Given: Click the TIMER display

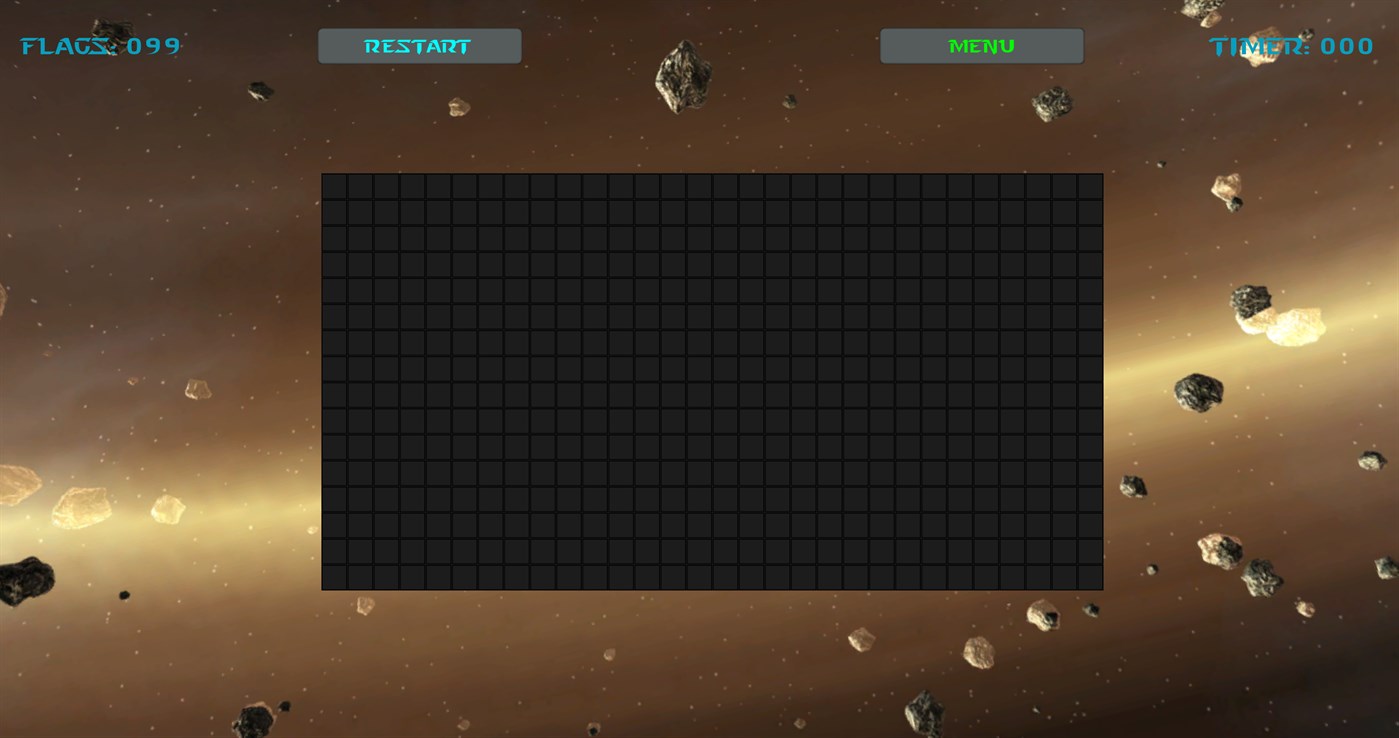Looking at the screenshot, I should click(1290, 45).
